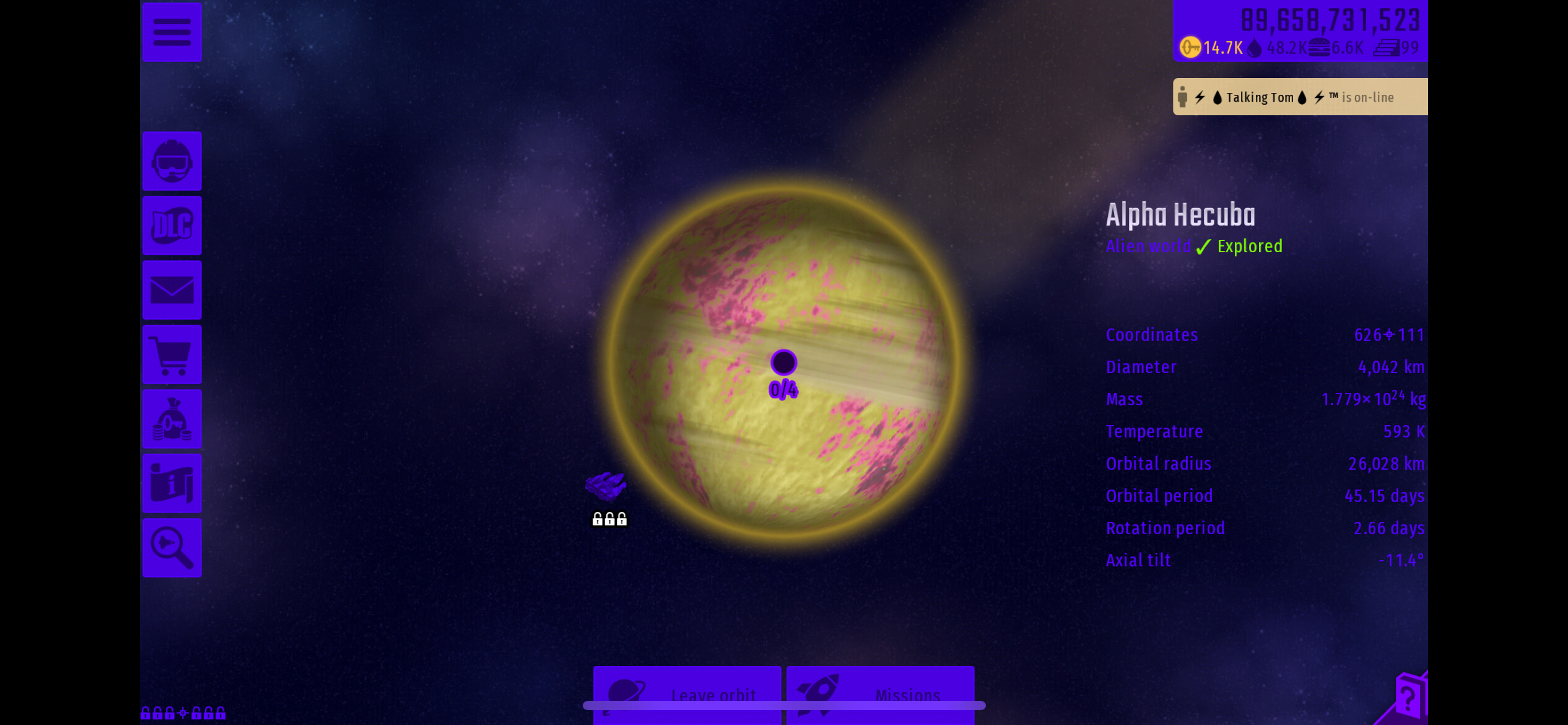Click the Talking Tom online notification
This screenshot has width=1568, height=725.
click(x=1299, y=97)
